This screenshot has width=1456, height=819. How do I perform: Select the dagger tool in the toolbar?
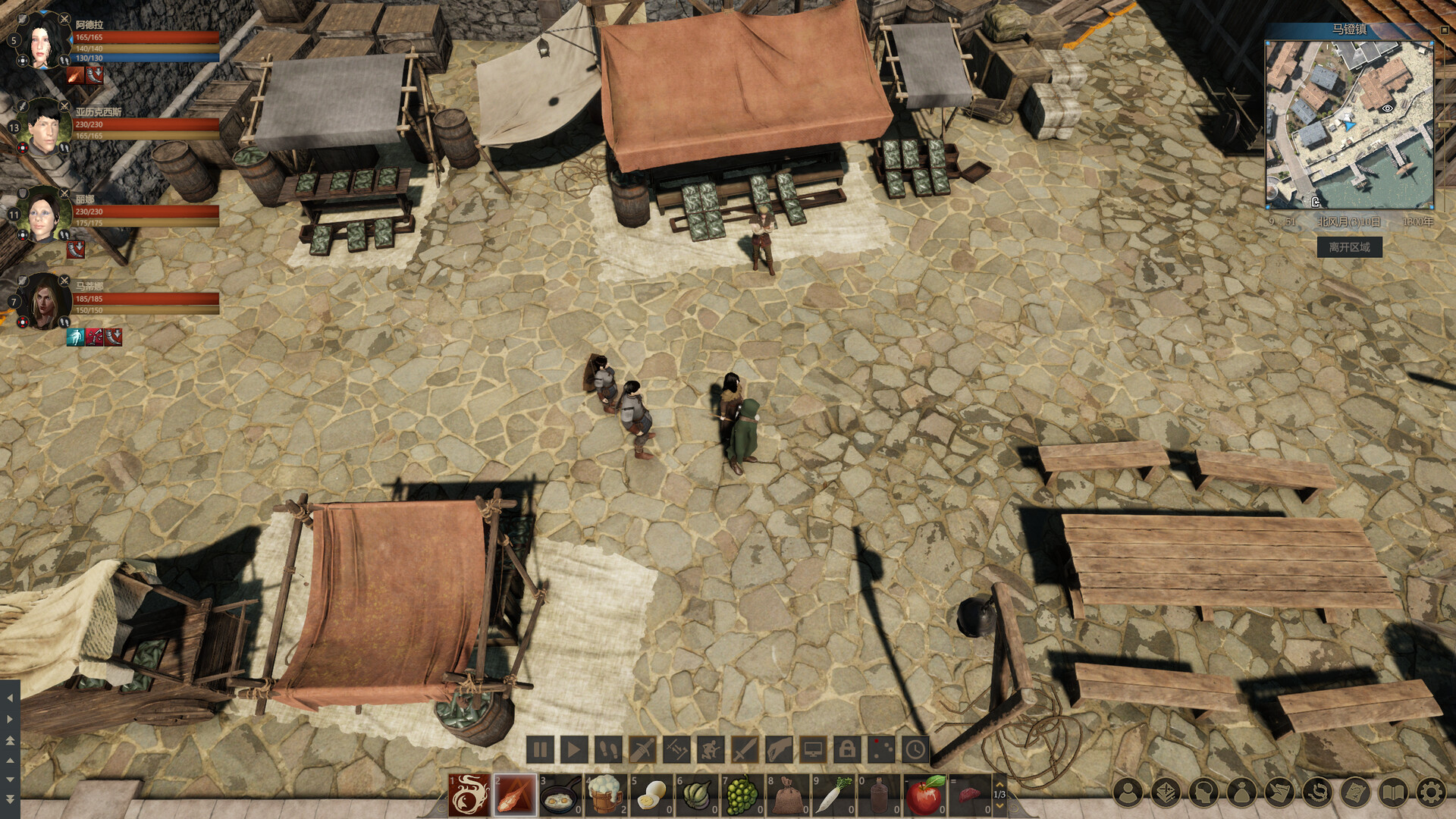click(642, 748)
